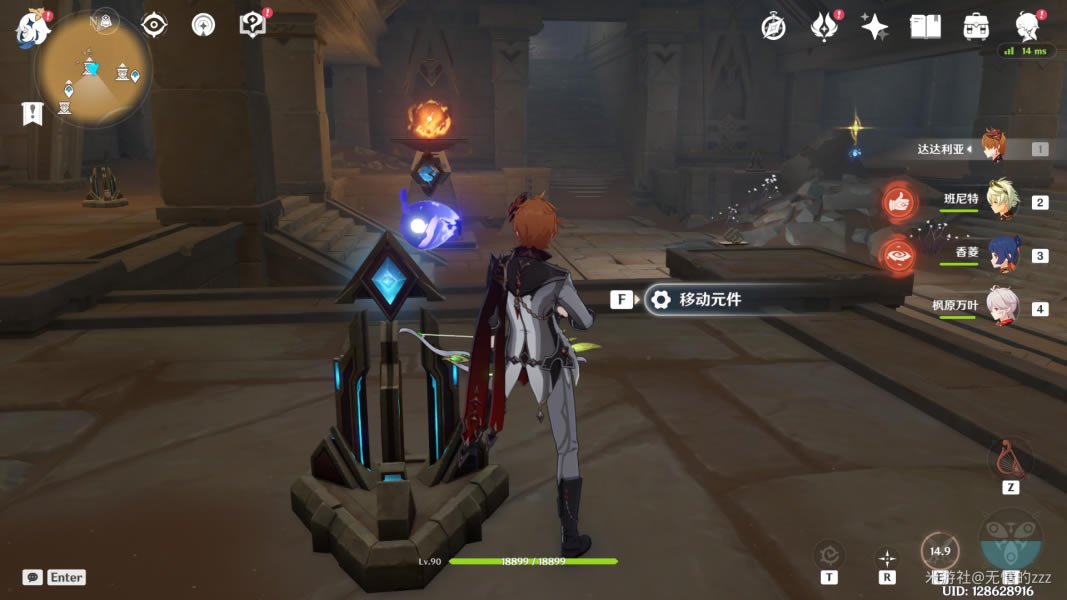
Task: Trigger the elemental burst icon
Action: tap(1011, 540)
